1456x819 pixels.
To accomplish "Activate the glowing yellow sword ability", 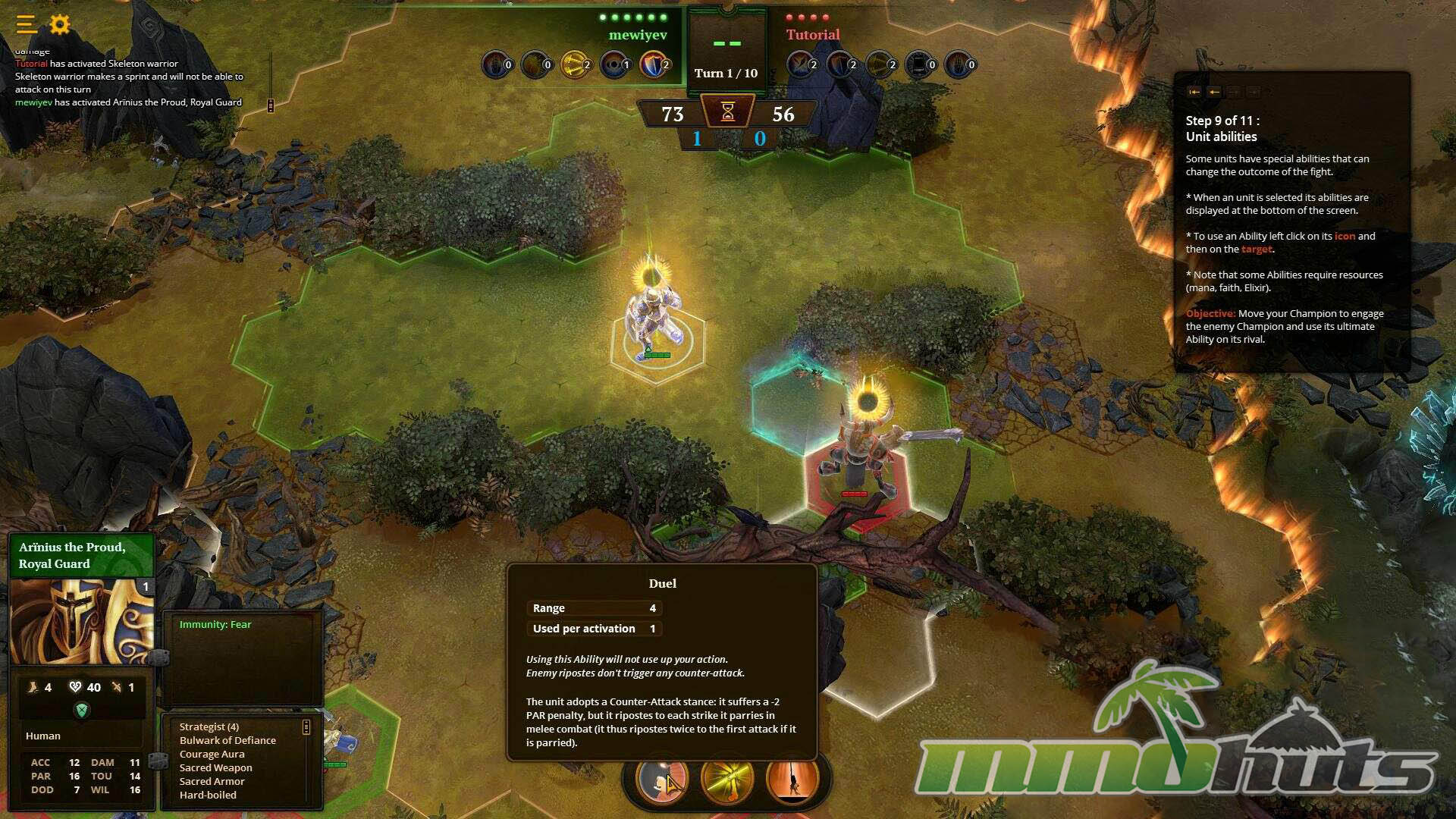I will tap(726, 779).
